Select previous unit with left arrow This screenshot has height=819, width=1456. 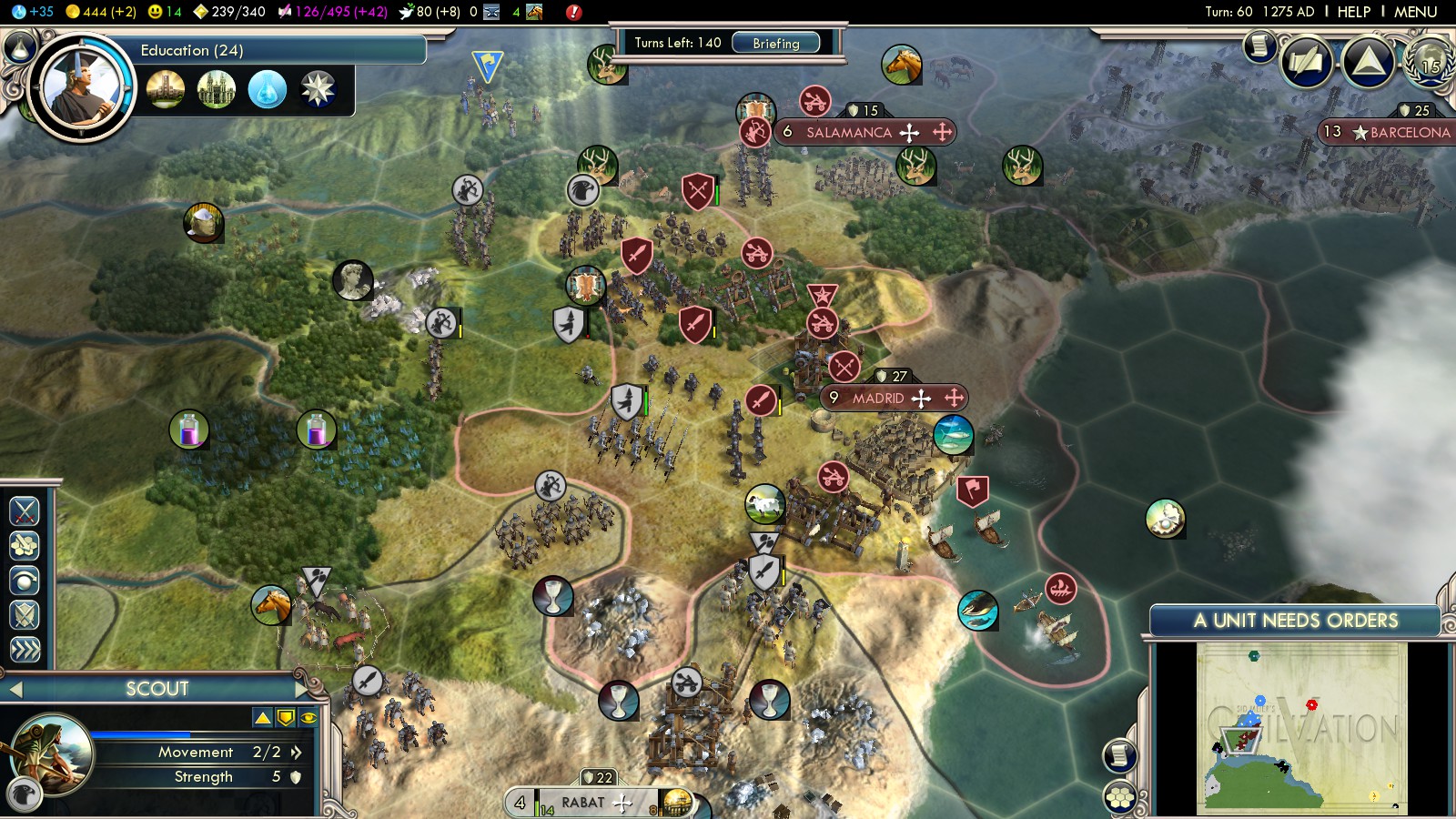(15, 690)
